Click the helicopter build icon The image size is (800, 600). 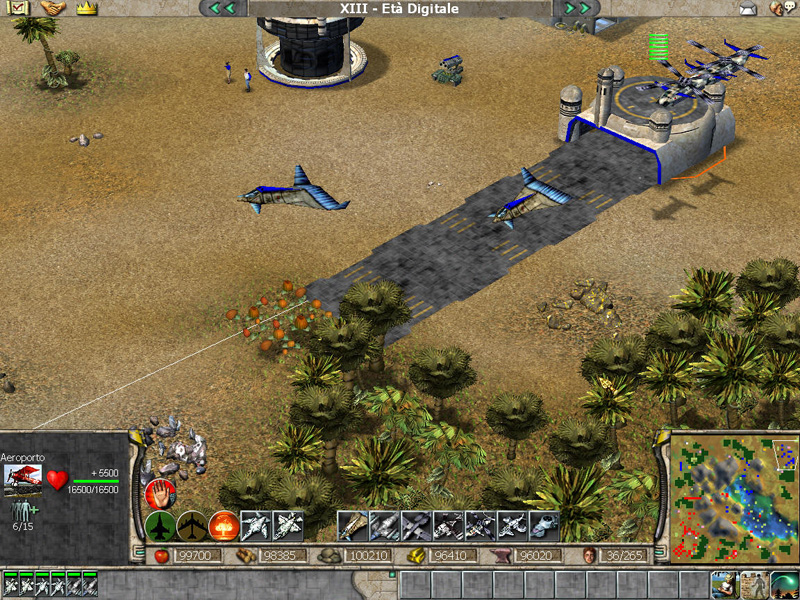(x=545, y=525)
